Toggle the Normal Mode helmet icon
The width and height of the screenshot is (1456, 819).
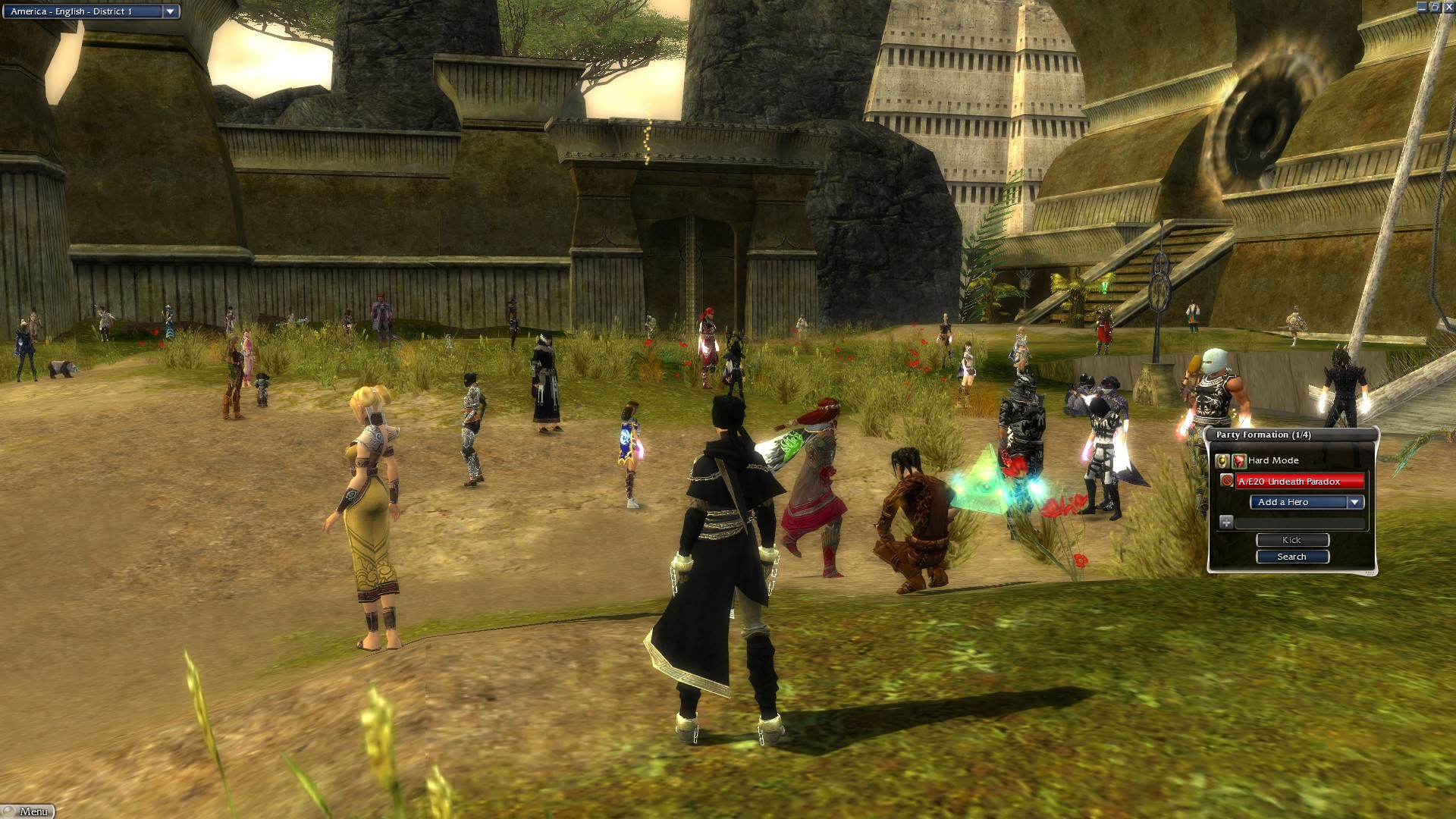pyautogui.click(x=1222, y=461)
